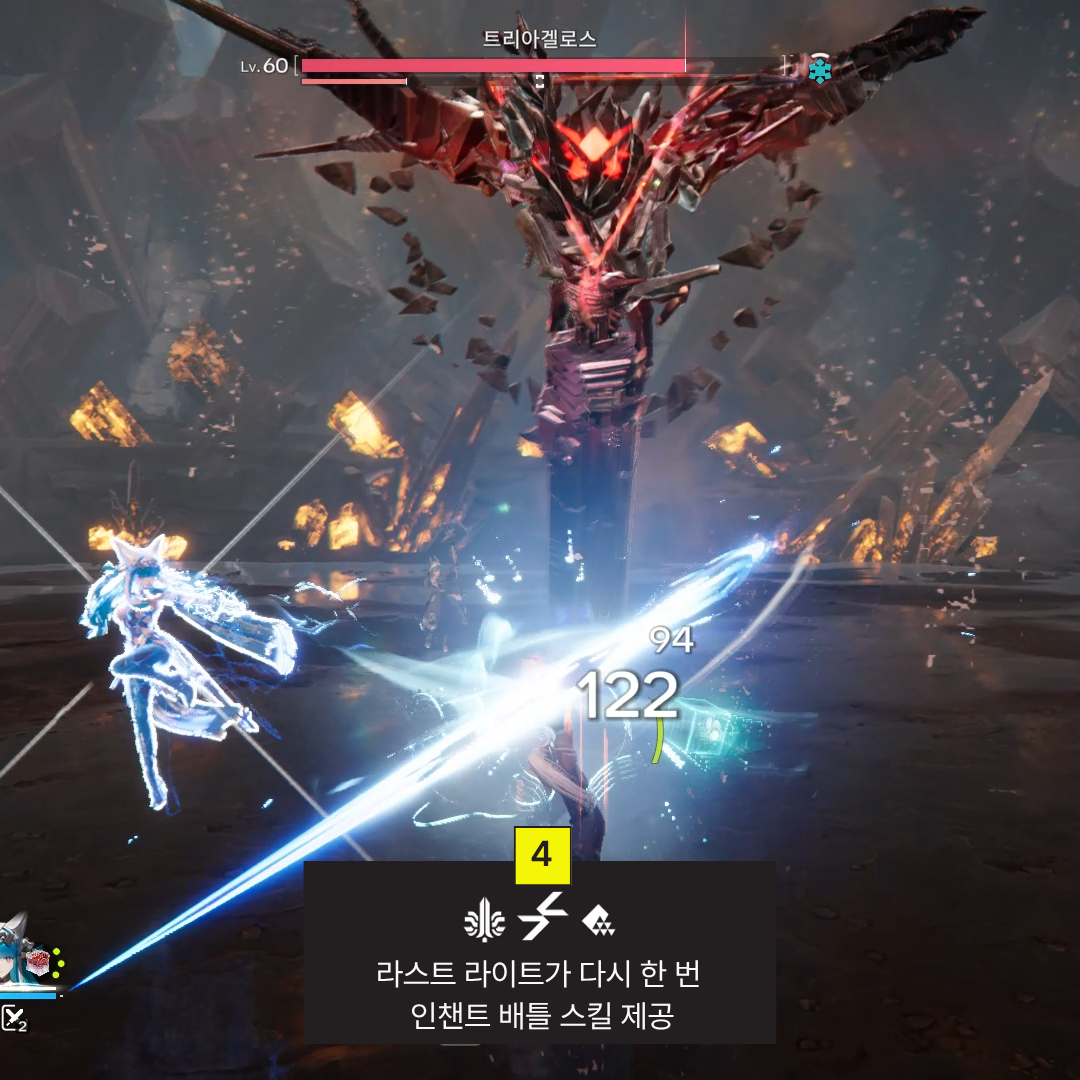Image resolution: width=1080 pixels, height=1080 pixels.
Task: Select the blue-haired operator portrait
Action: (14, 958)
